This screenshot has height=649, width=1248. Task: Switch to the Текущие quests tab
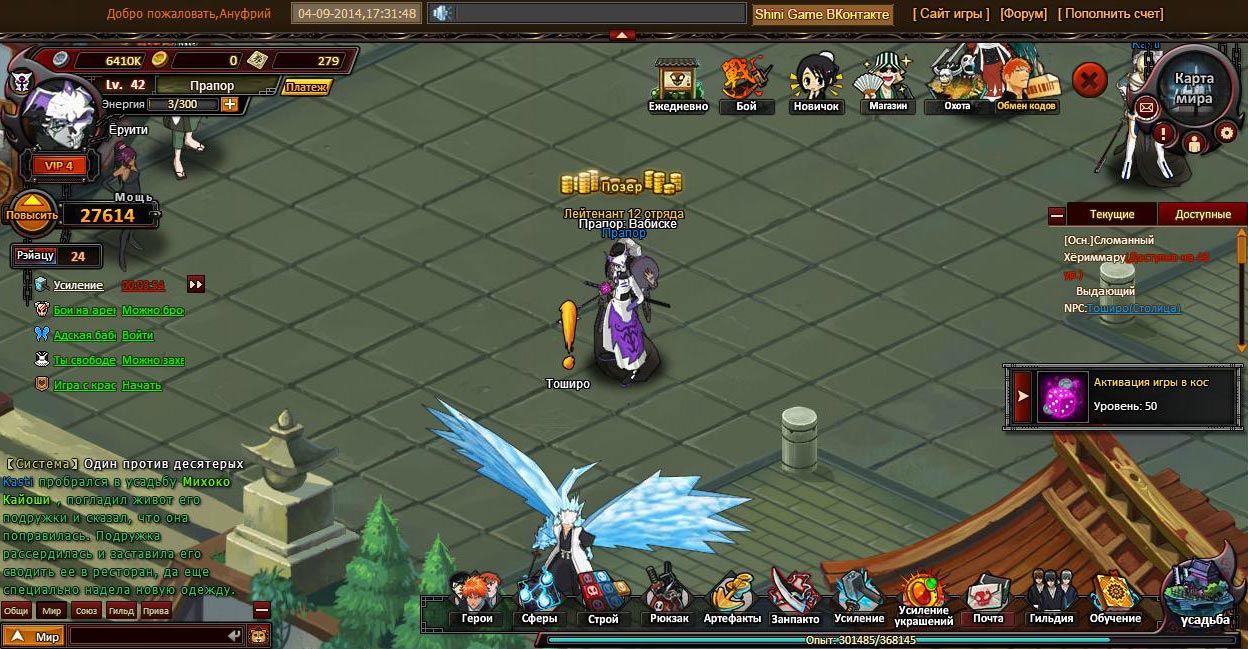[x=1111, y=214]
